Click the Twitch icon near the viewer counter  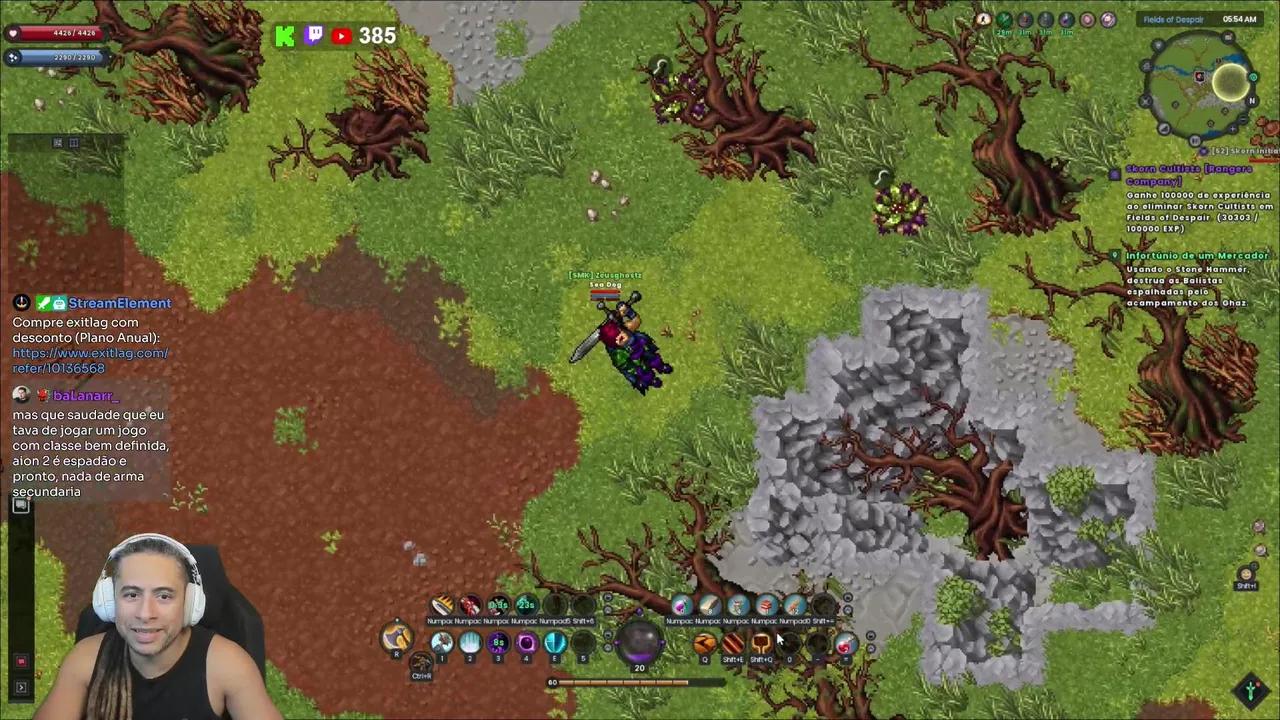tap(313, 35)
